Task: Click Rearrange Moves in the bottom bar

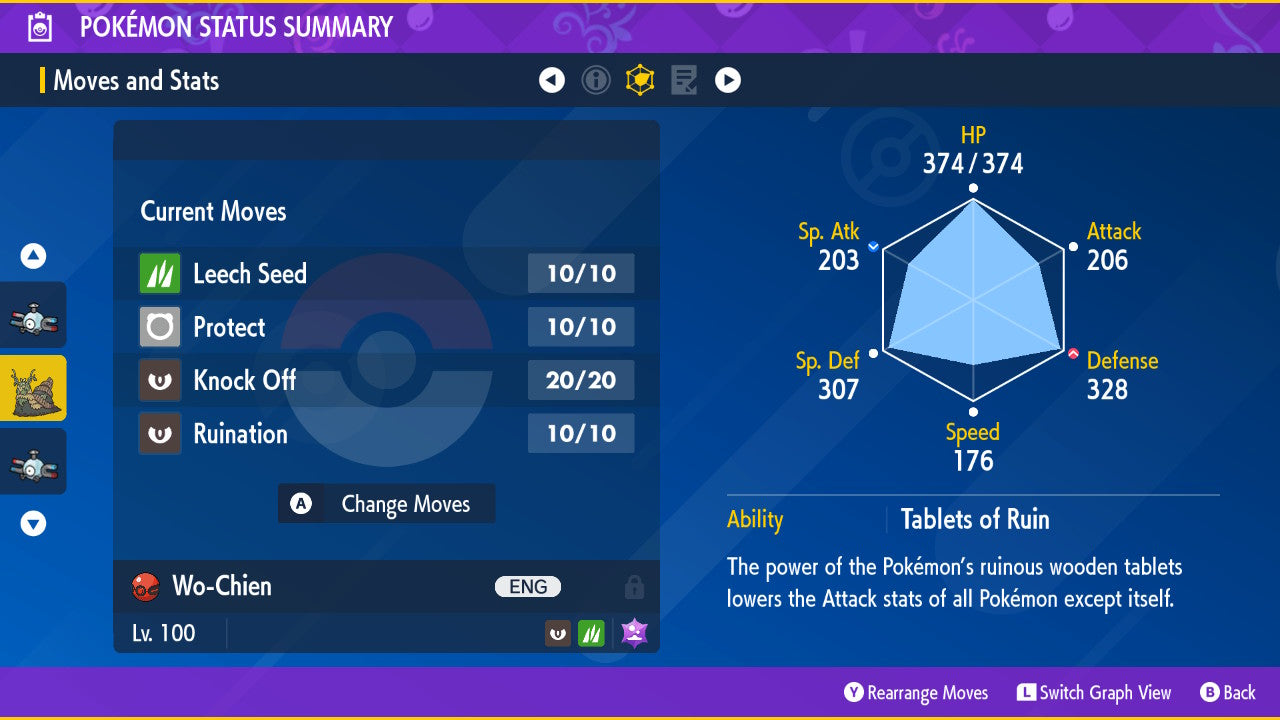Action: click(x=916, y=692)
